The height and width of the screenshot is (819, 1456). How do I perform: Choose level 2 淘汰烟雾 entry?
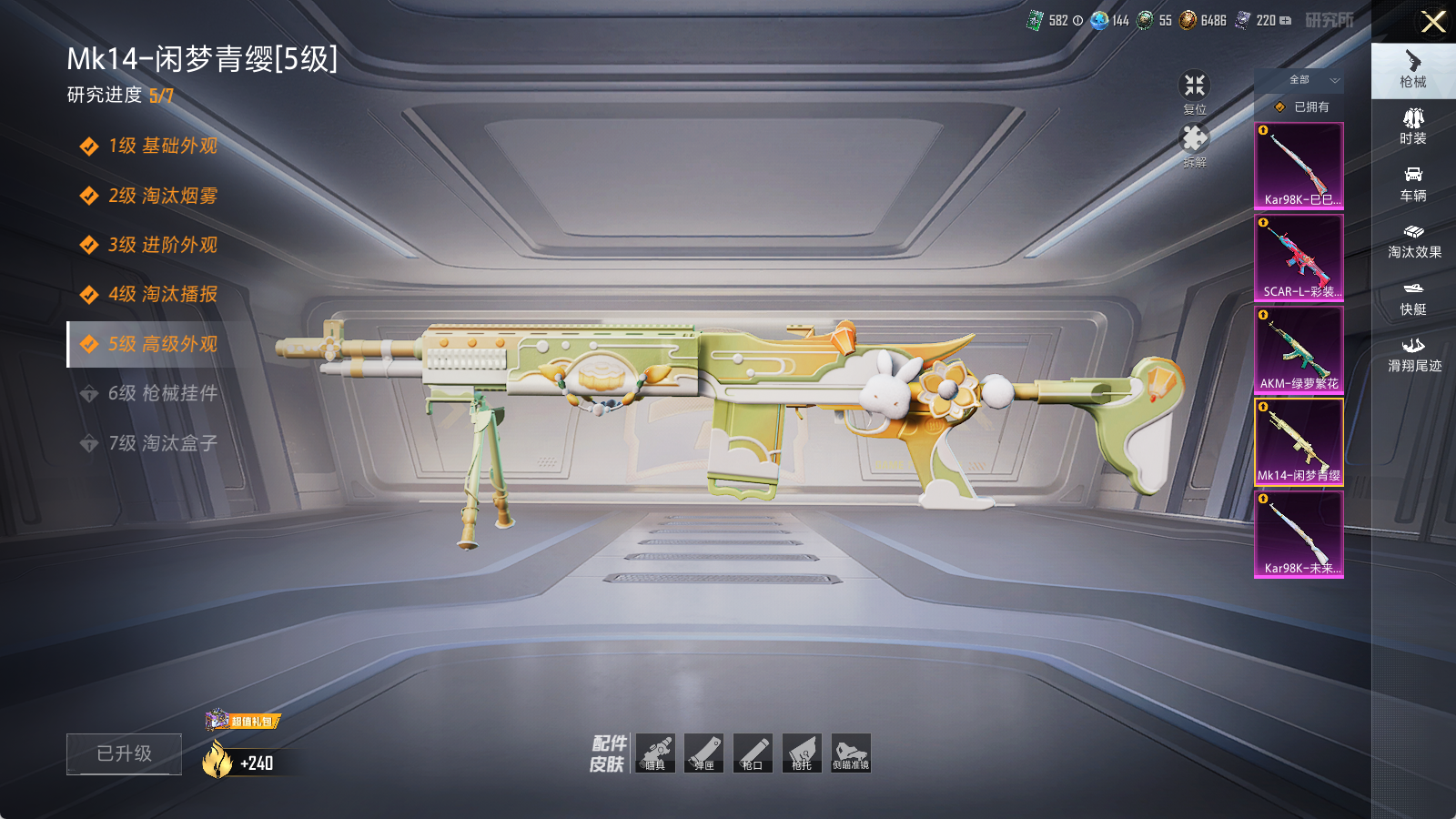pos(162,196)
